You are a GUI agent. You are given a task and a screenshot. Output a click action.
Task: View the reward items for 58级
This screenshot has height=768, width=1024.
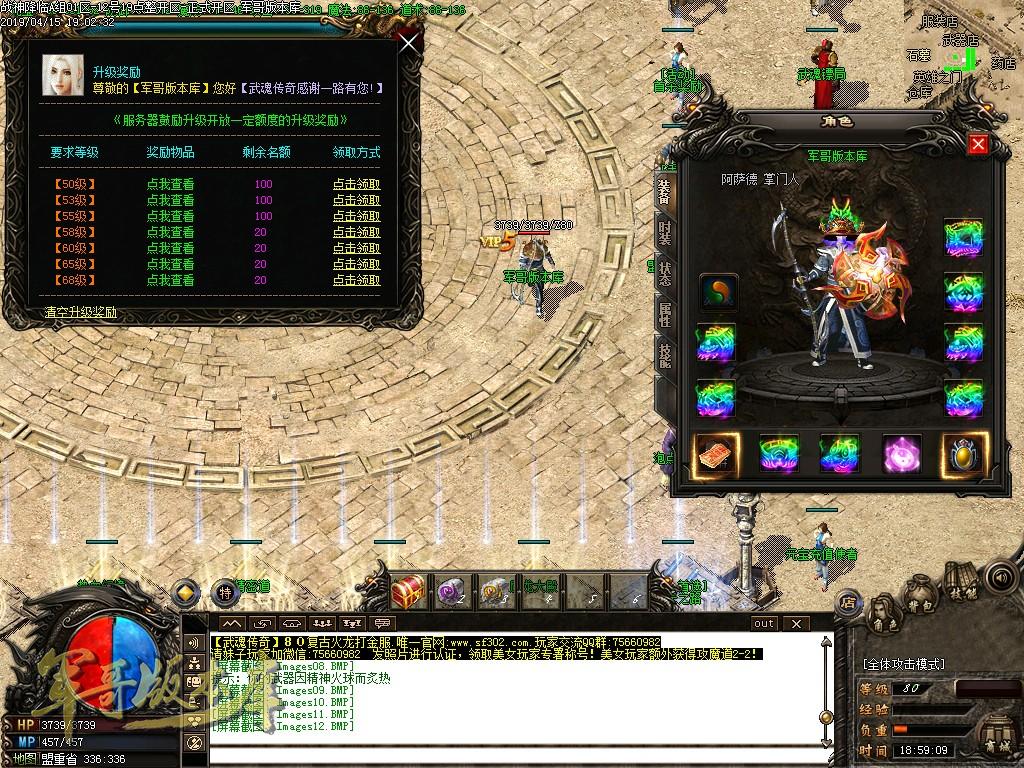170,232
